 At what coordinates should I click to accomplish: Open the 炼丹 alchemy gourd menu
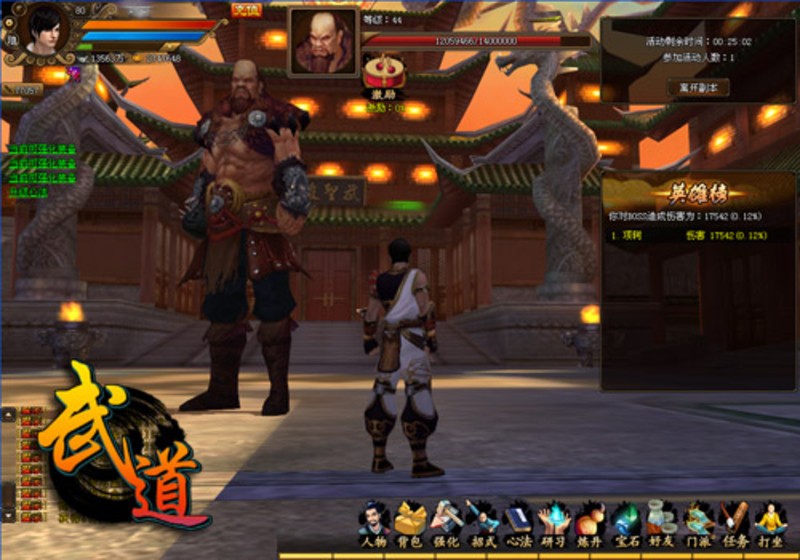590,522
